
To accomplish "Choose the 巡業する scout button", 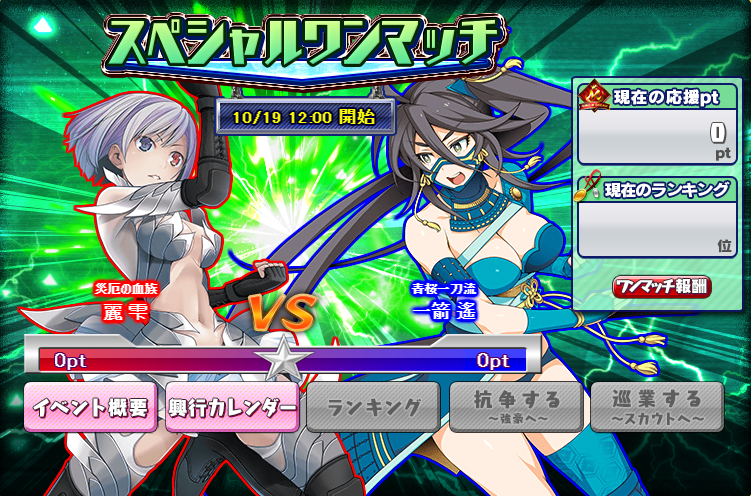I will [x=656, y=406].
